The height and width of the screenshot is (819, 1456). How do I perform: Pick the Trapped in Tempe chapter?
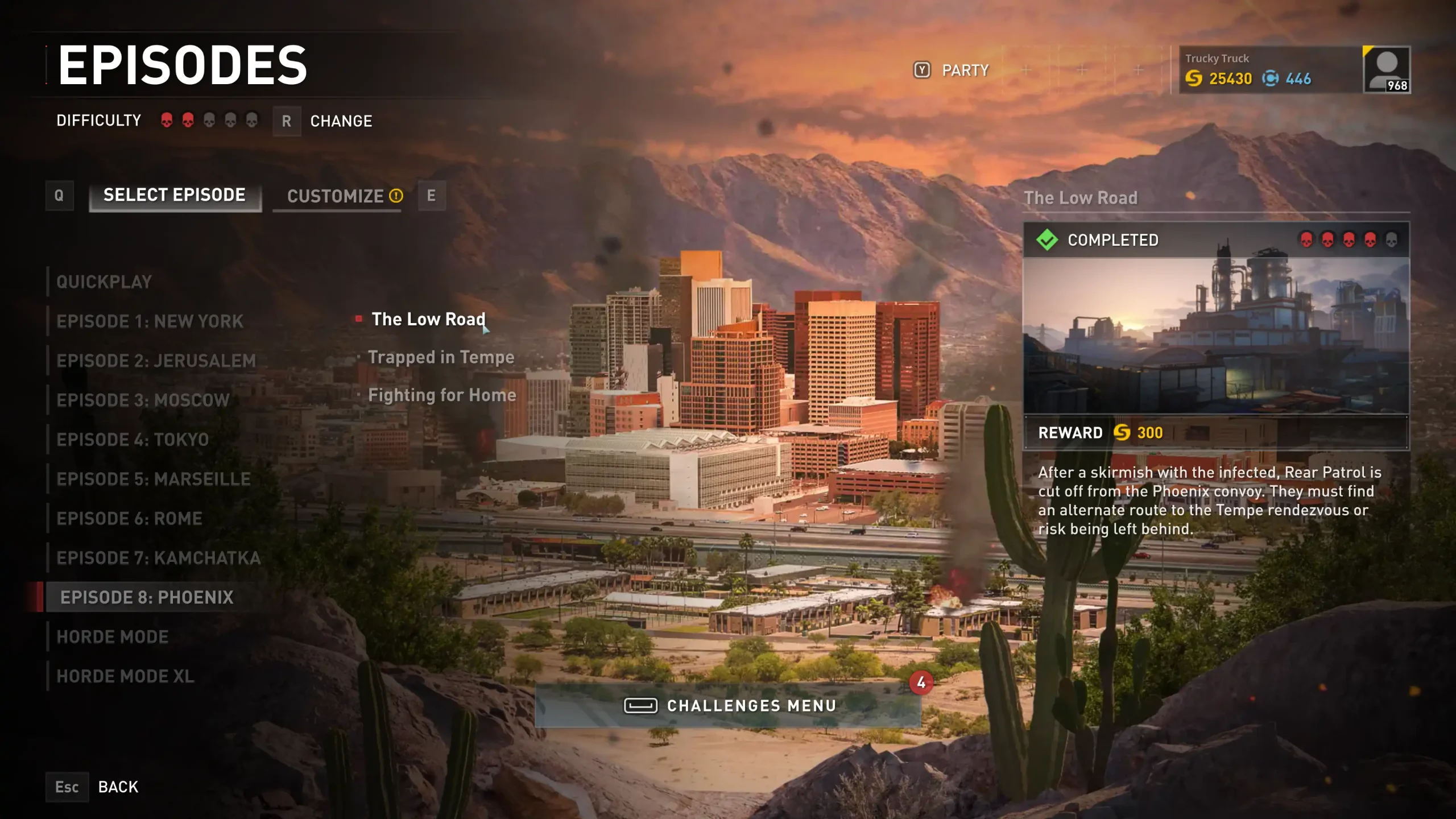click(441, 357)
